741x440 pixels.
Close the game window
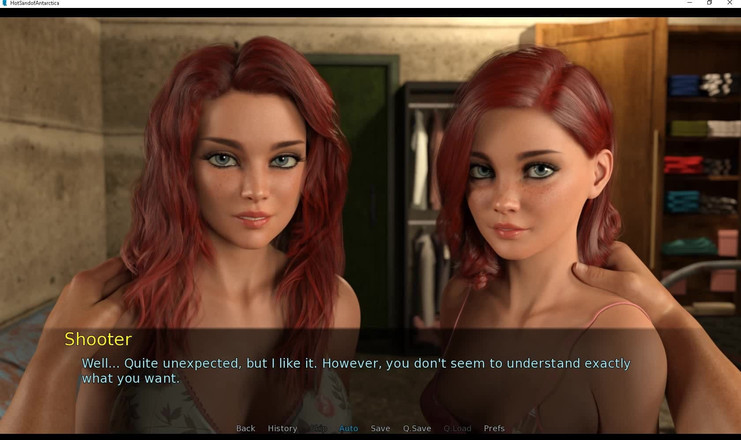(x=730, y=3)
